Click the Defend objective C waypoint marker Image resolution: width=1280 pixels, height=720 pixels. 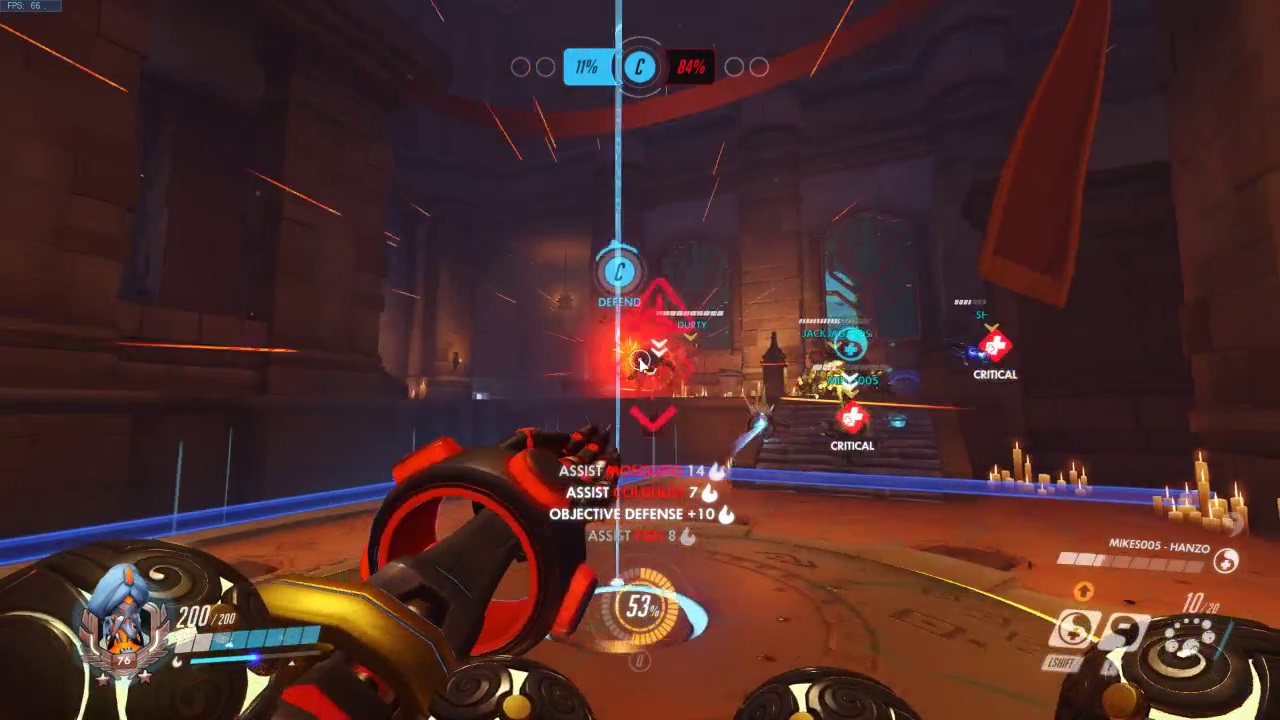coord(619,272)
